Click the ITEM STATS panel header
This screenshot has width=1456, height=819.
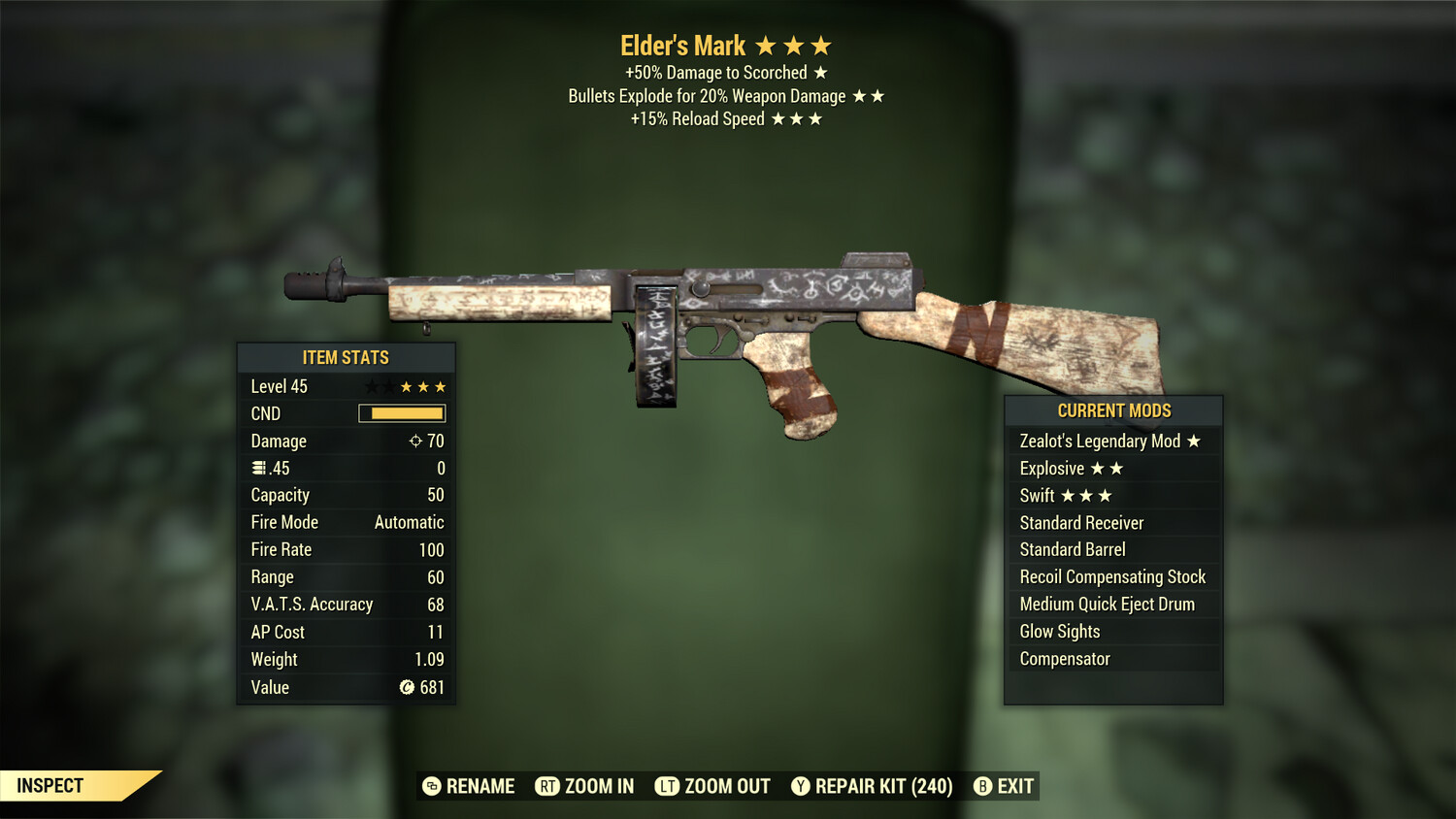click(346, 357)
